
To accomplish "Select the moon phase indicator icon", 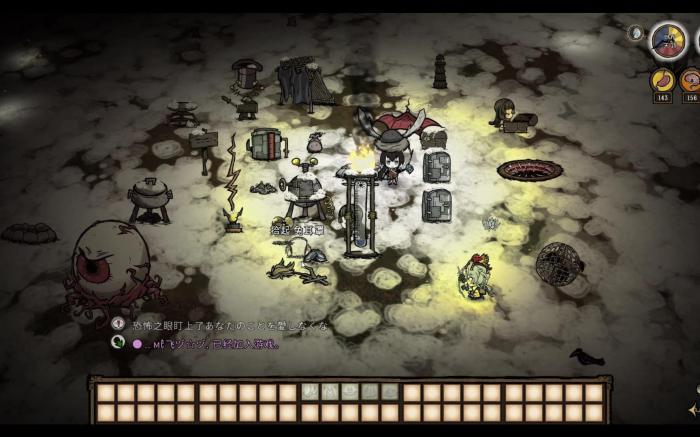I will (x=634, y=32).
